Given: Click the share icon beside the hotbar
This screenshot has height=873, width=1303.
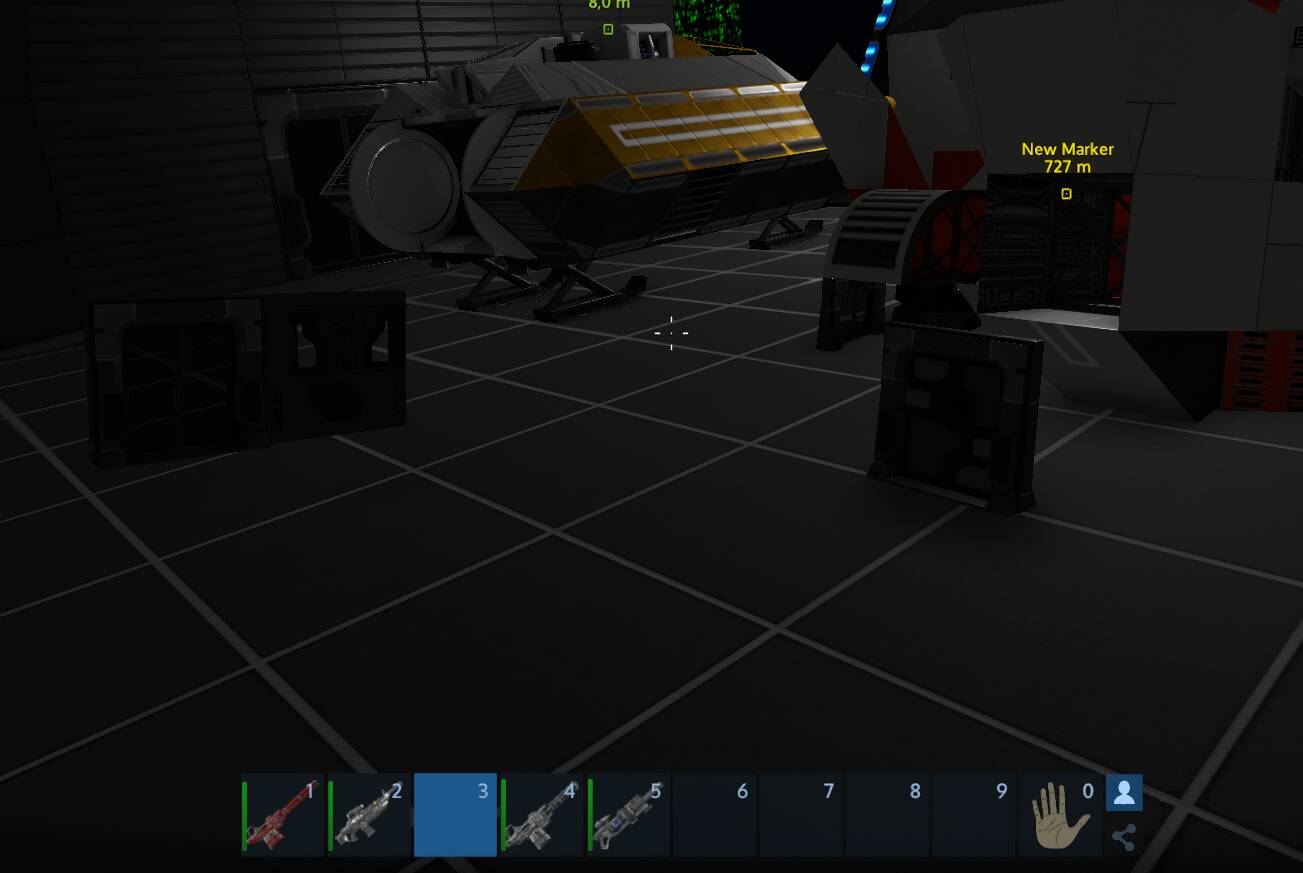Looking at the screenshot, I should [x=1124, y=837].
